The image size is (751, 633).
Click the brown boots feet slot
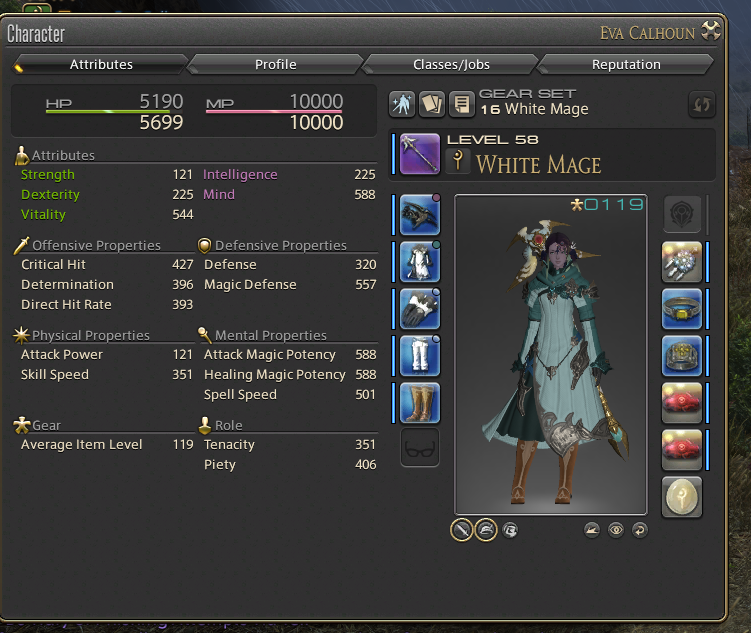tap(419, 402)
